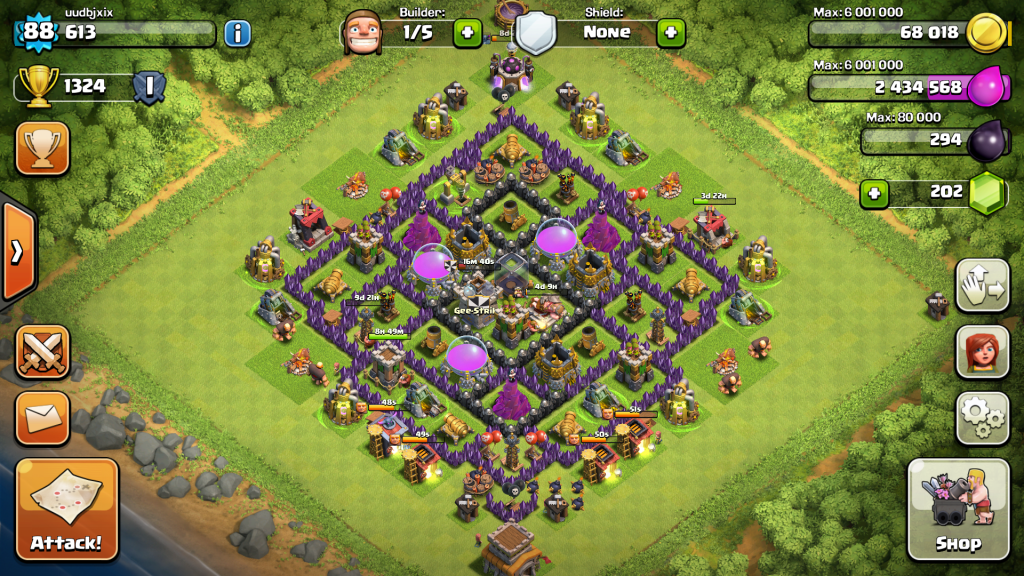The height and width of the screenshot is (576, 1024).
Task: Tap the pink elixir drop icon
Action: click(x=988, y=86)
